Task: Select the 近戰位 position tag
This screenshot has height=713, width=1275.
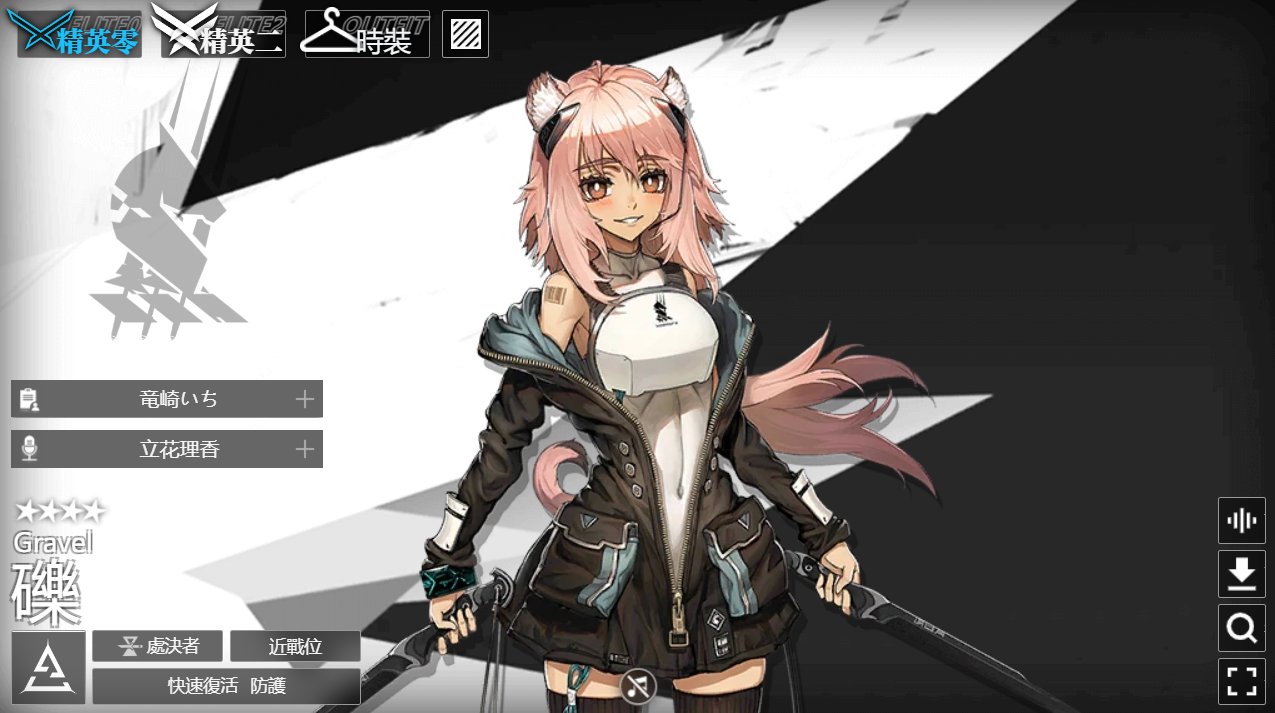Action: point(295,646)
